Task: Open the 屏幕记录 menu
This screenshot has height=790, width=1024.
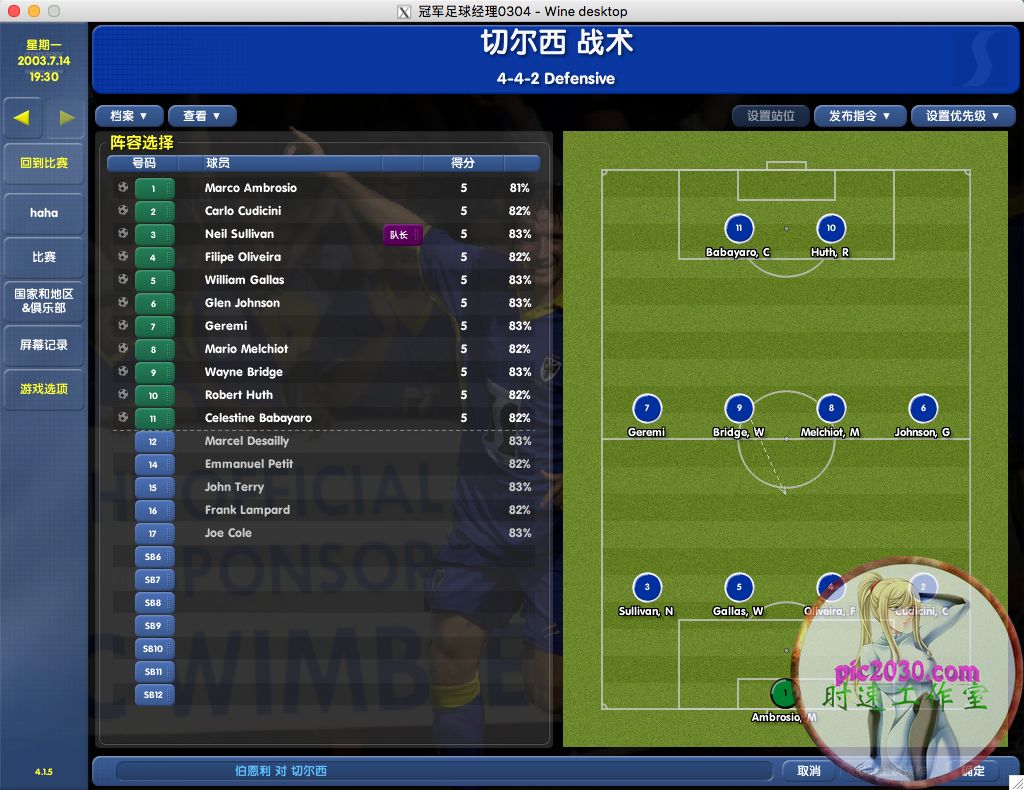Action: click(x=44, y=345)
